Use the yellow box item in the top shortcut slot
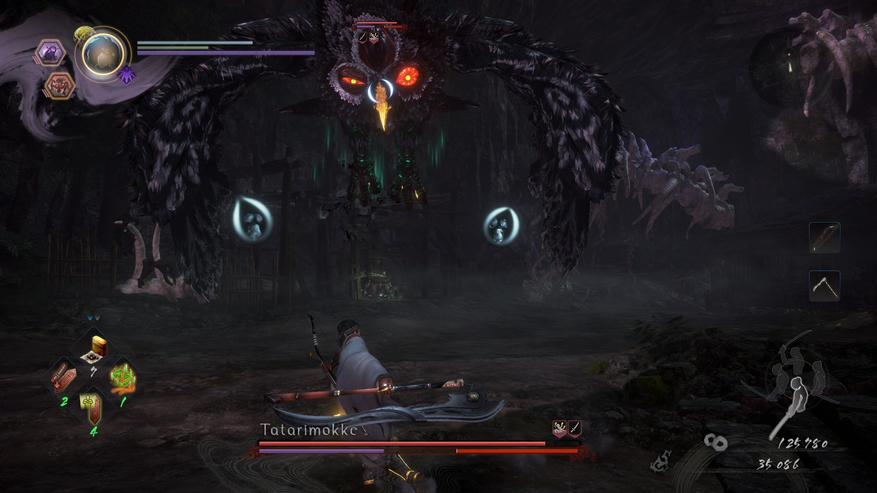The width and height of the screenshot is (877, 493). tap(92, 350)
